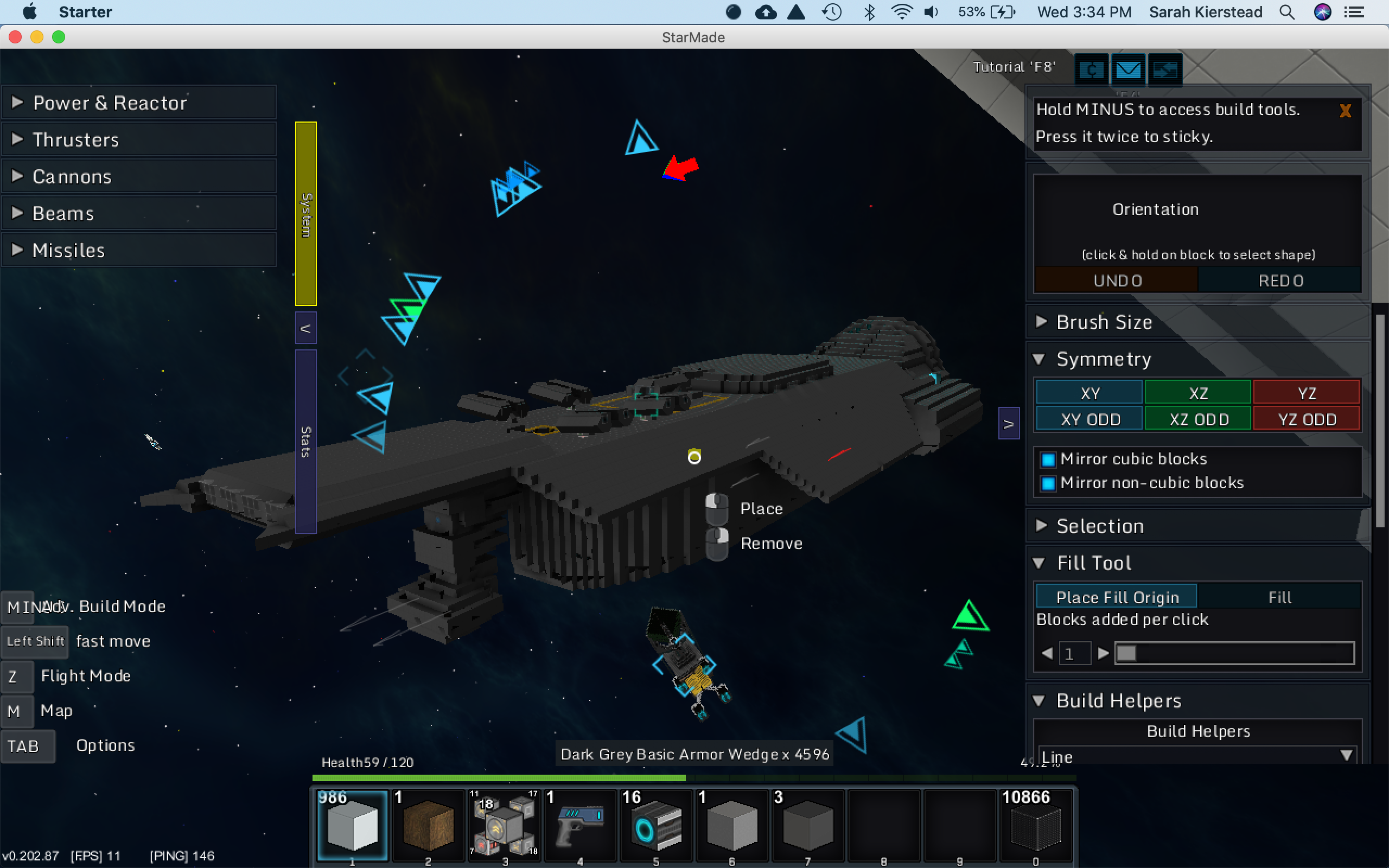
Task: Choose Place Fill Origin
Action: pyautogui.click(x=1117, y=597)
